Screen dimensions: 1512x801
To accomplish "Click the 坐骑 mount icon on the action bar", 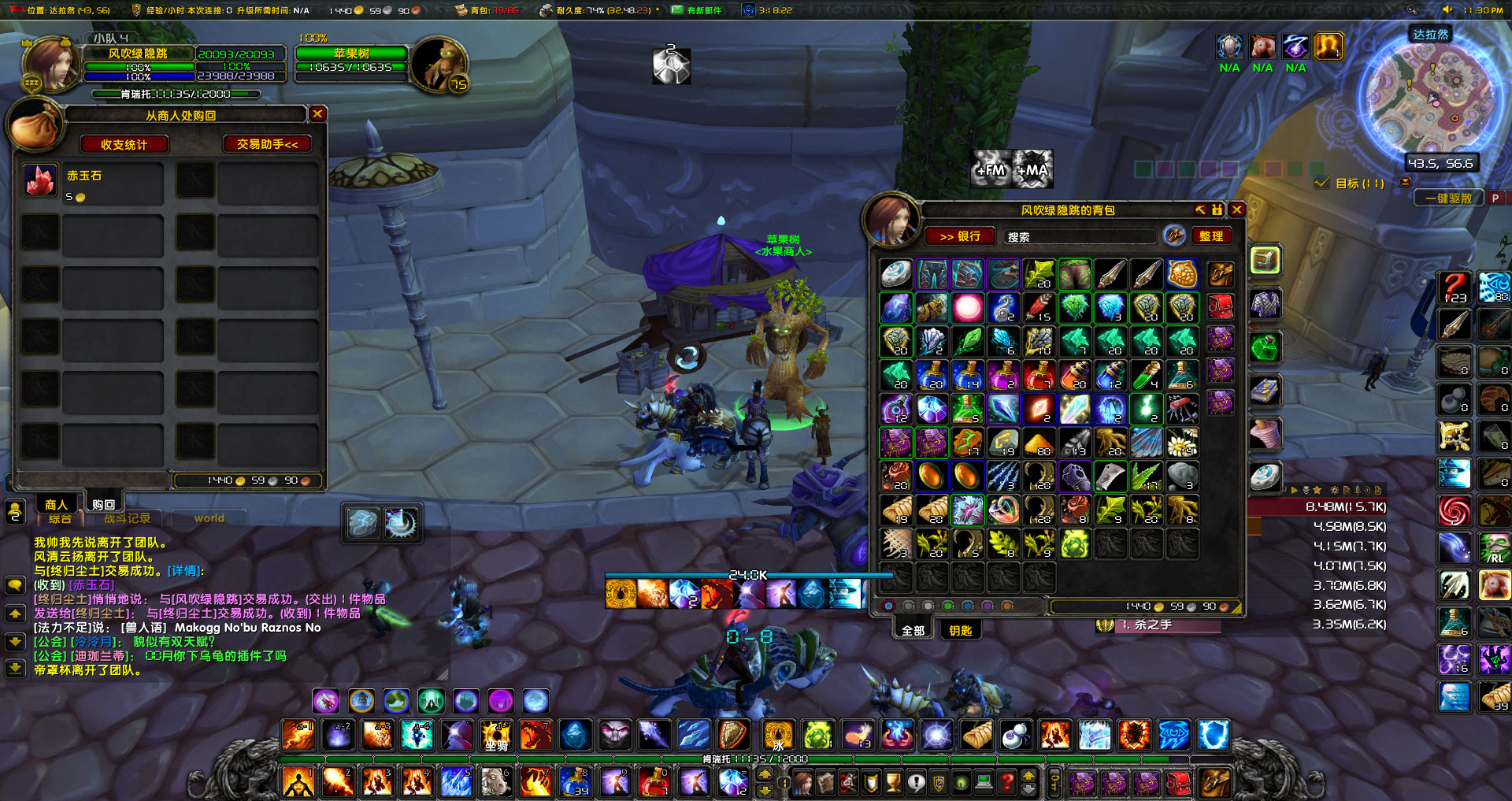I will coord(497,736).
